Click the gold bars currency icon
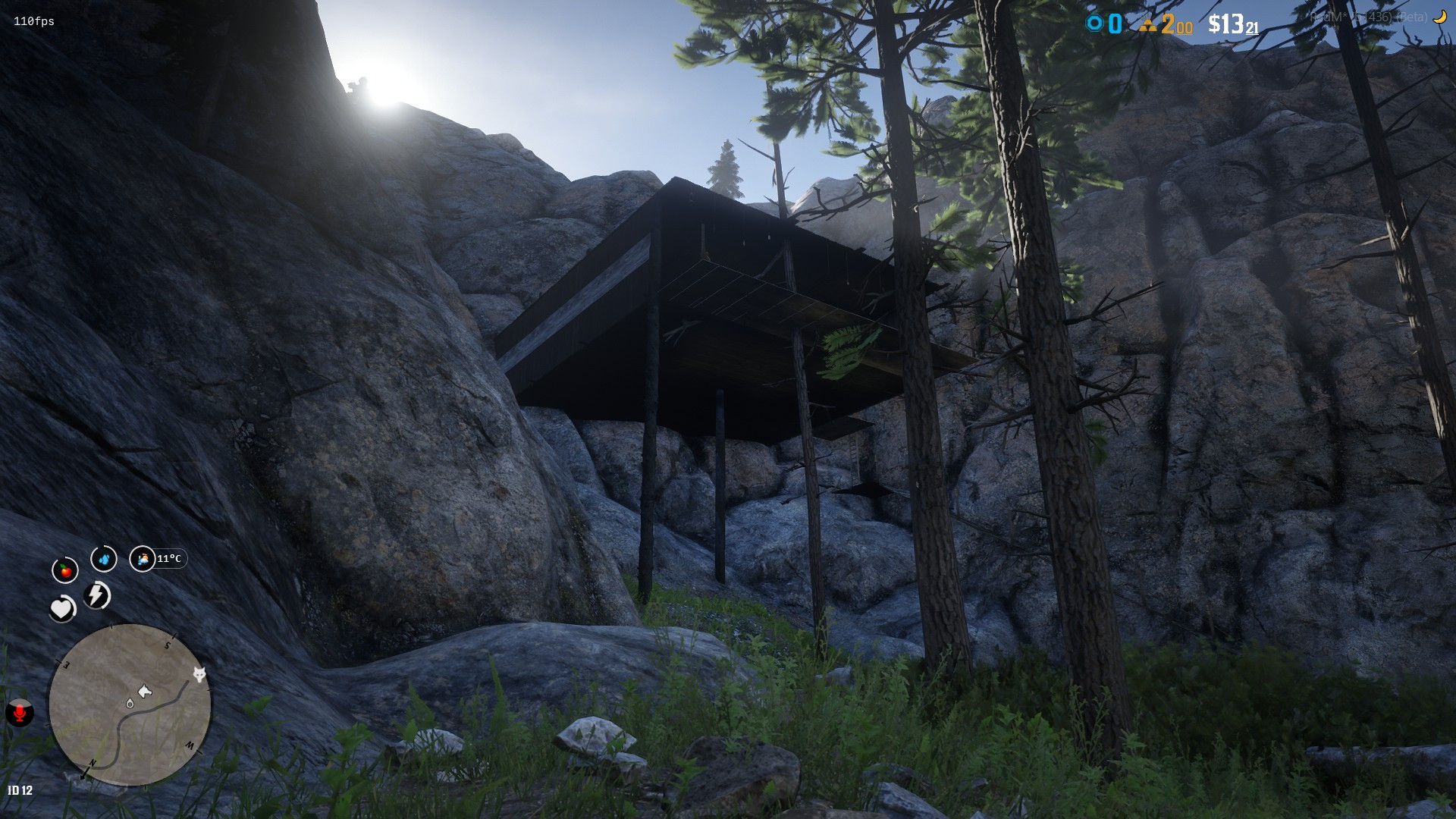The image size is (1456, 819). [x=1147, y=24]
